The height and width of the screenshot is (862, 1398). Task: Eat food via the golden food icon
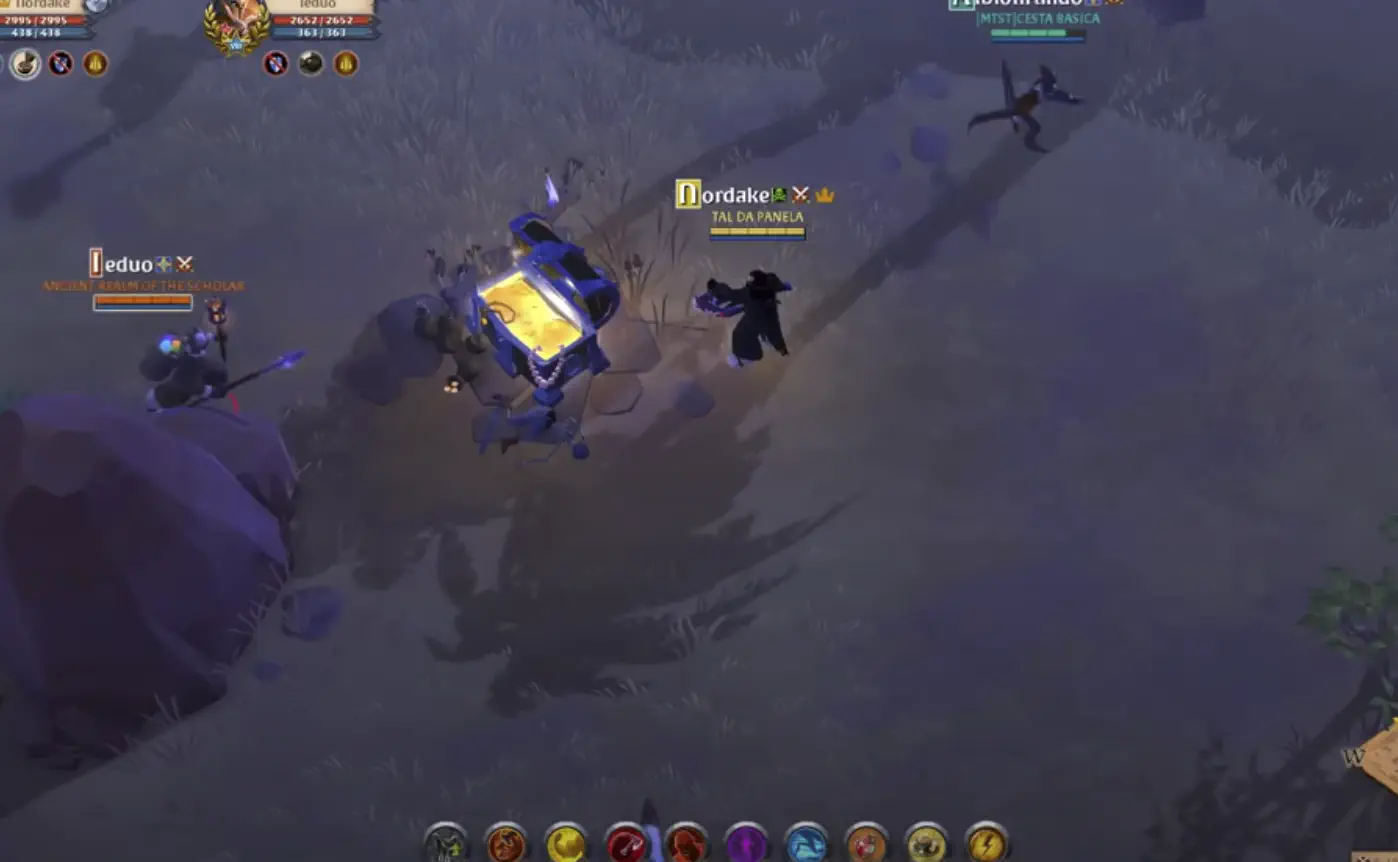(928, 845)
